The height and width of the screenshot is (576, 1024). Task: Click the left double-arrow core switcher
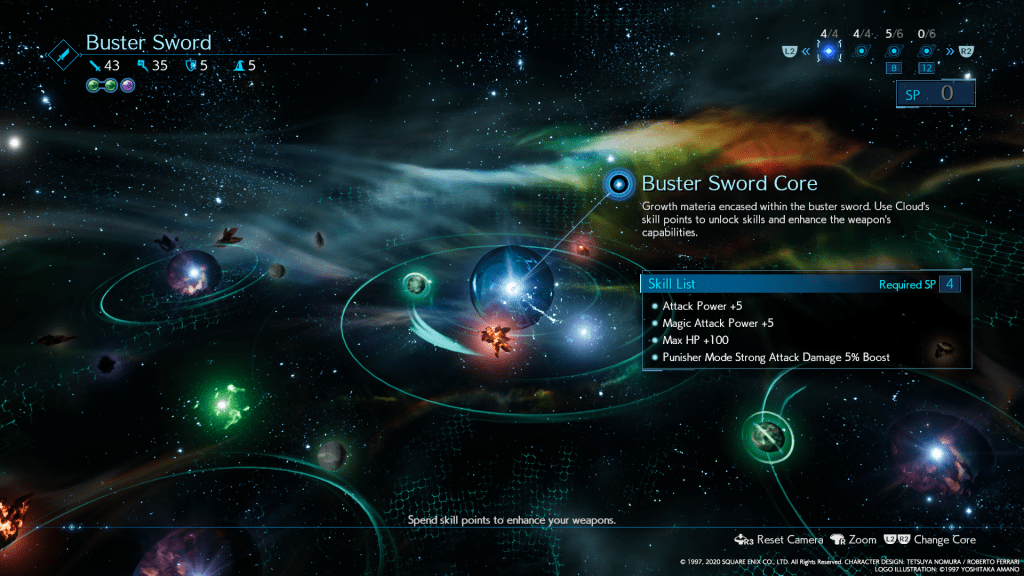tap(804, 51)
